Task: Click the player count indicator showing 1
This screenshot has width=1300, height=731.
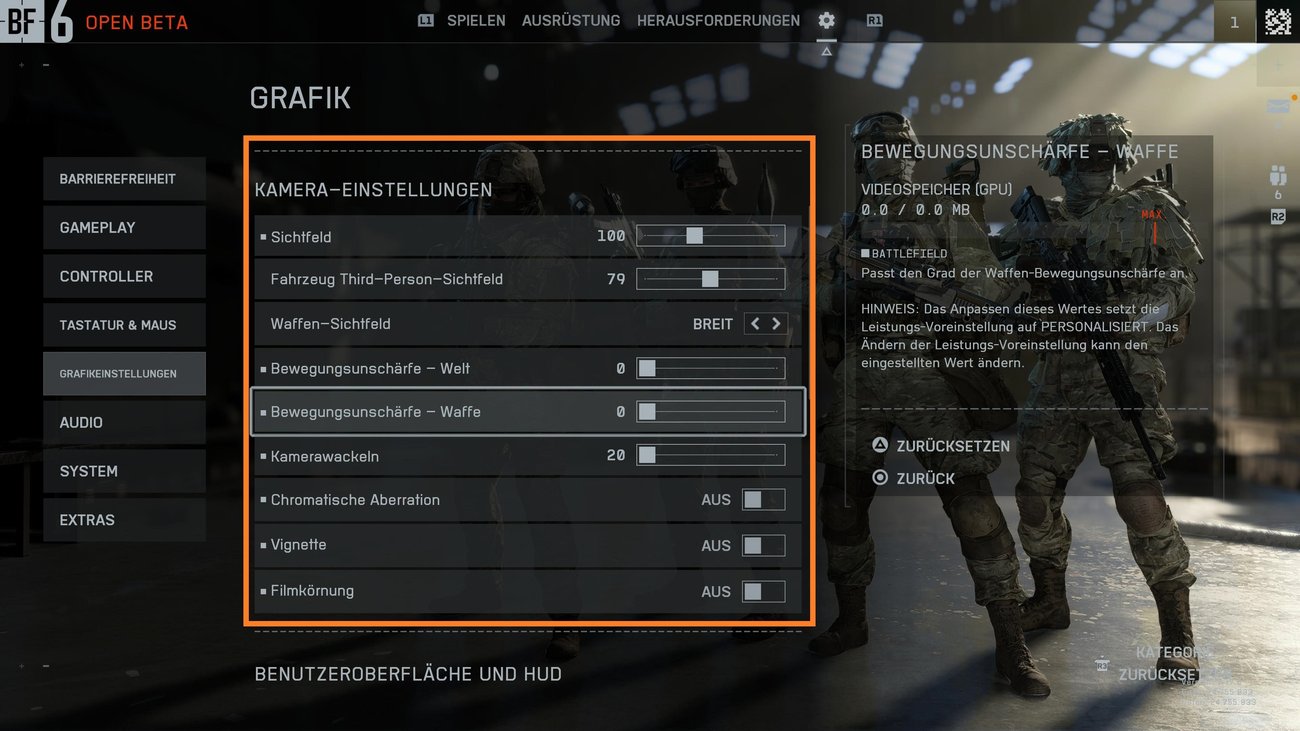Action: (1233, 21)
